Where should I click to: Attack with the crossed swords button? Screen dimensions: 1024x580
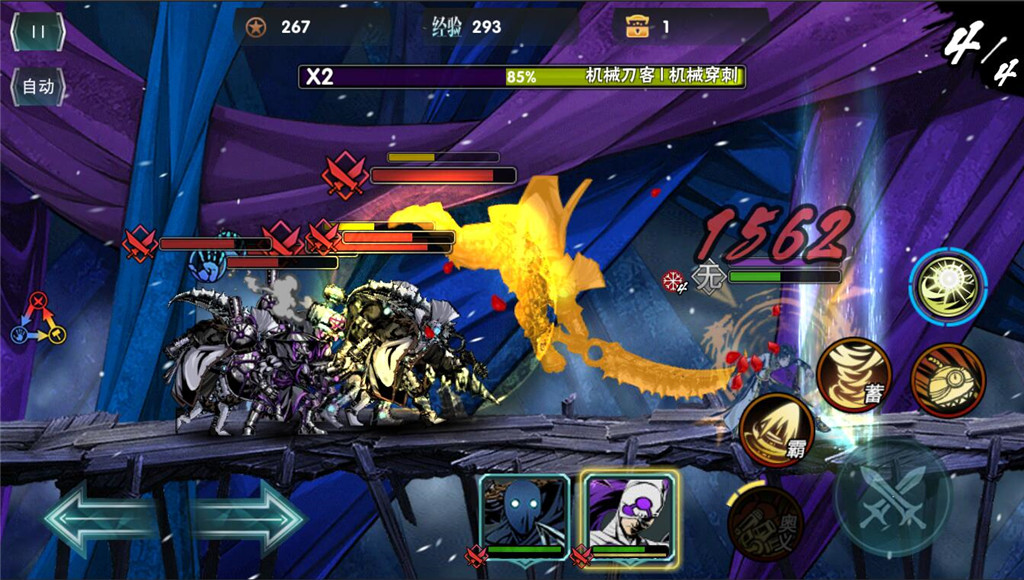click(x=891, y=496)
